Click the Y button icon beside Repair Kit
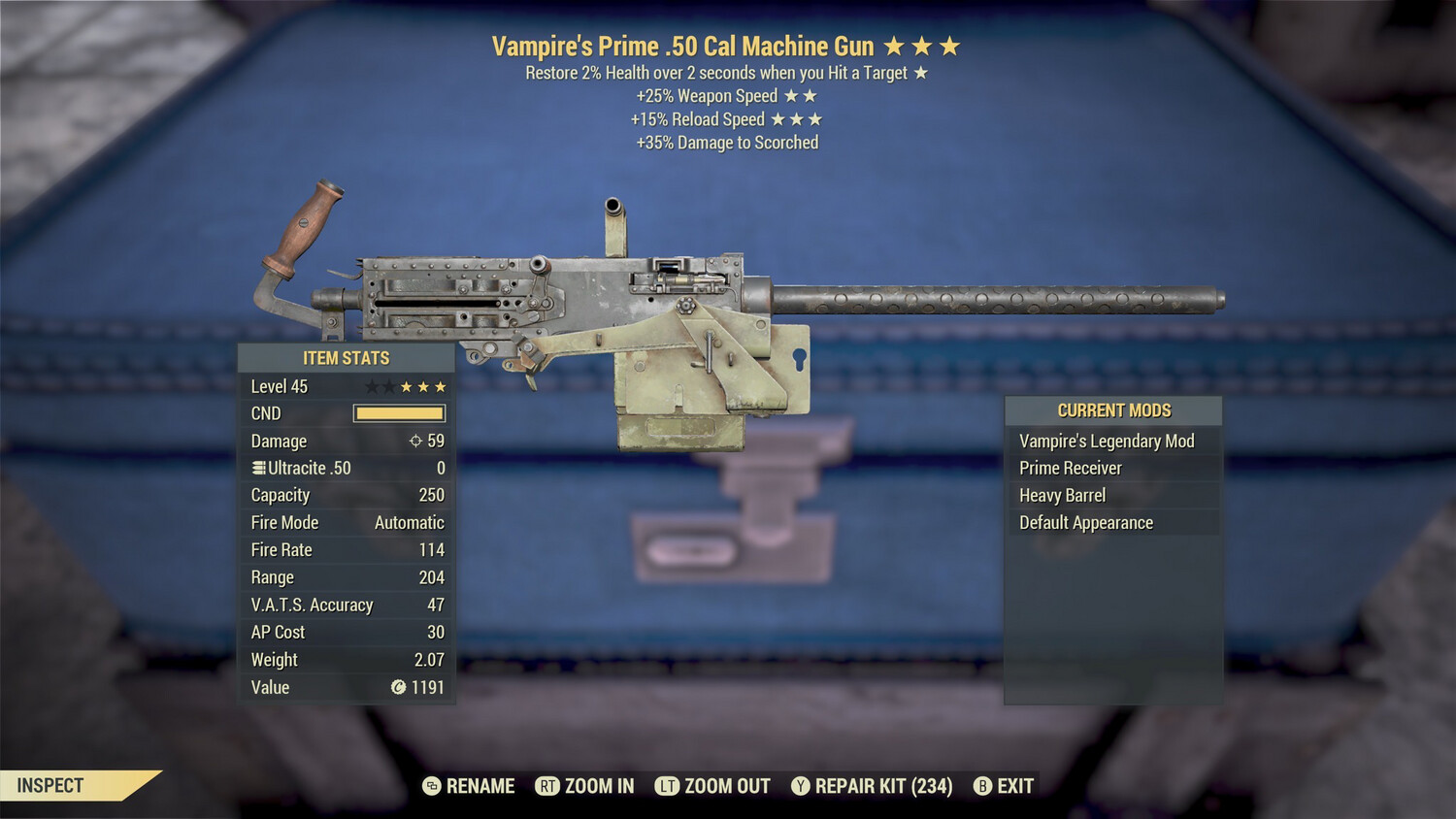This screenshot has height=819, width=1456. click(801, 786)
